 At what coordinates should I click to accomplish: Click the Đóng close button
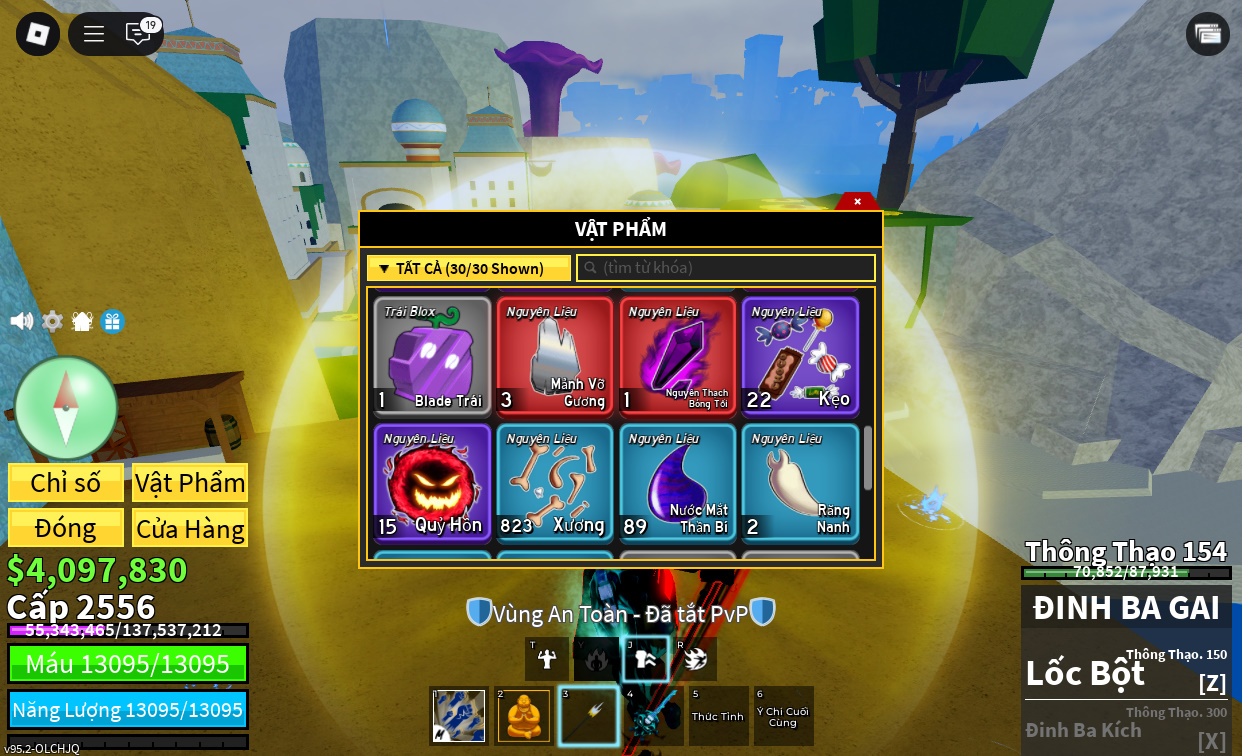point(66,528)
